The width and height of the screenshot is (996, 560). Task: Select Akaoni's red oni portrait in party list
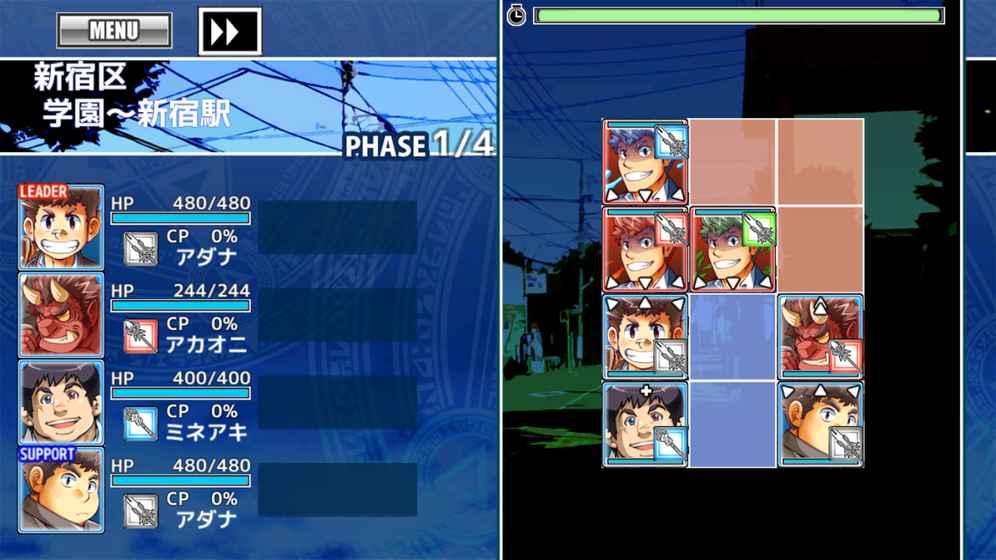(x=61, y=315)
